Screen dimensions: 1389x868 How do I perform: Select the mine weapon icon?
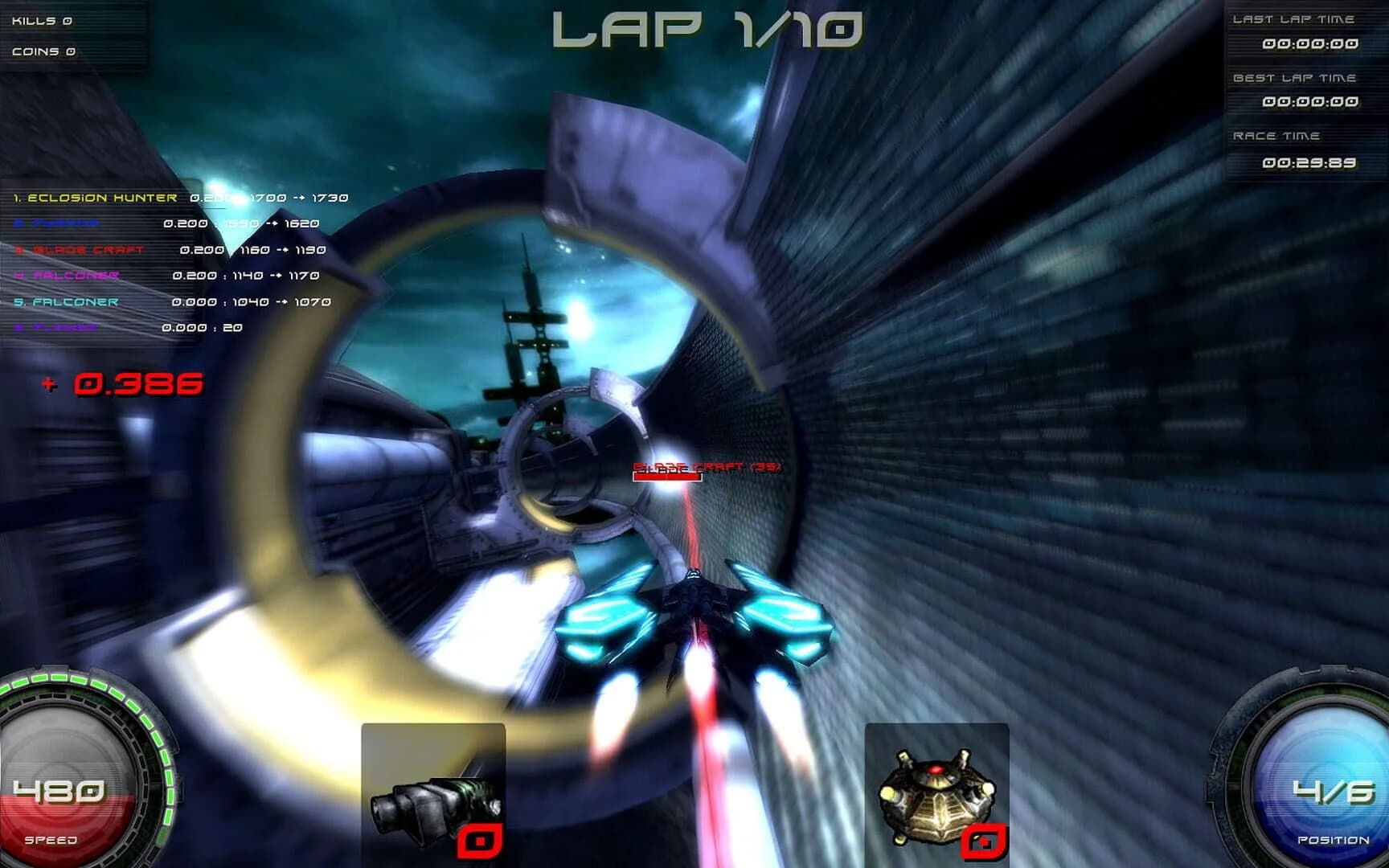point(936,792)
